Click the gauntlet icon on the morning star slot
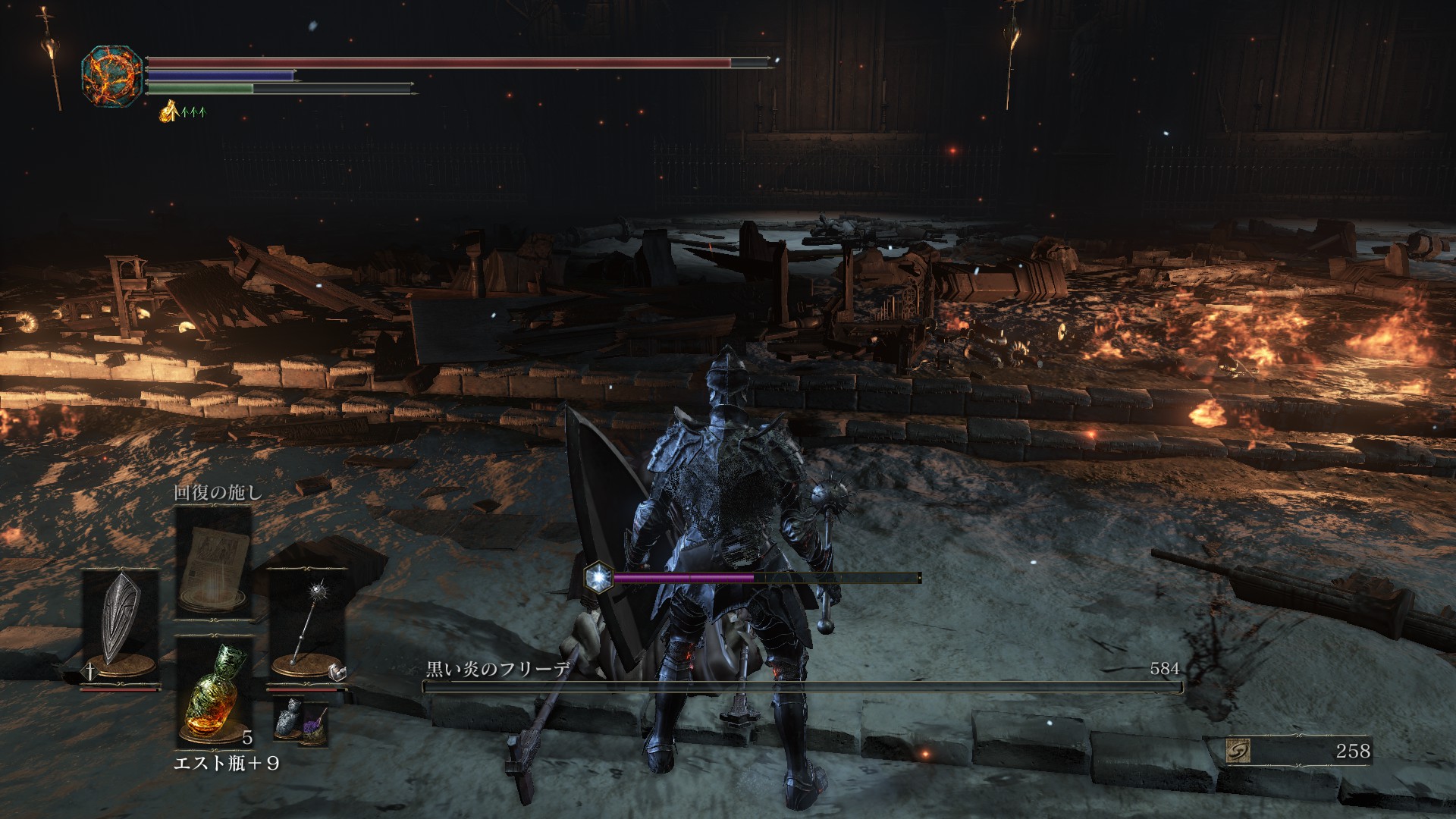The height and width of the screenshot is (819, 1456). tap(339, 670)
